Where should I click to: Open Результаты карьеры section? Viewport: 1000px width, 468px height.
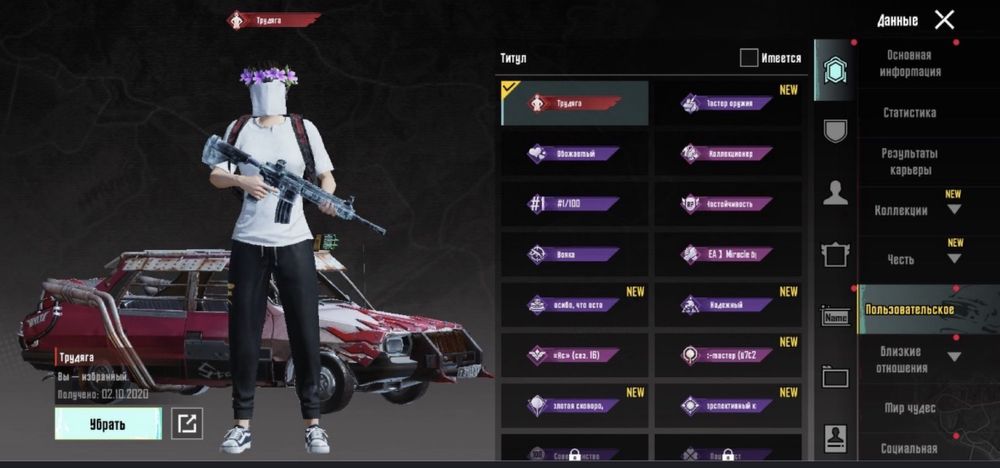click(x=909, y=162)
